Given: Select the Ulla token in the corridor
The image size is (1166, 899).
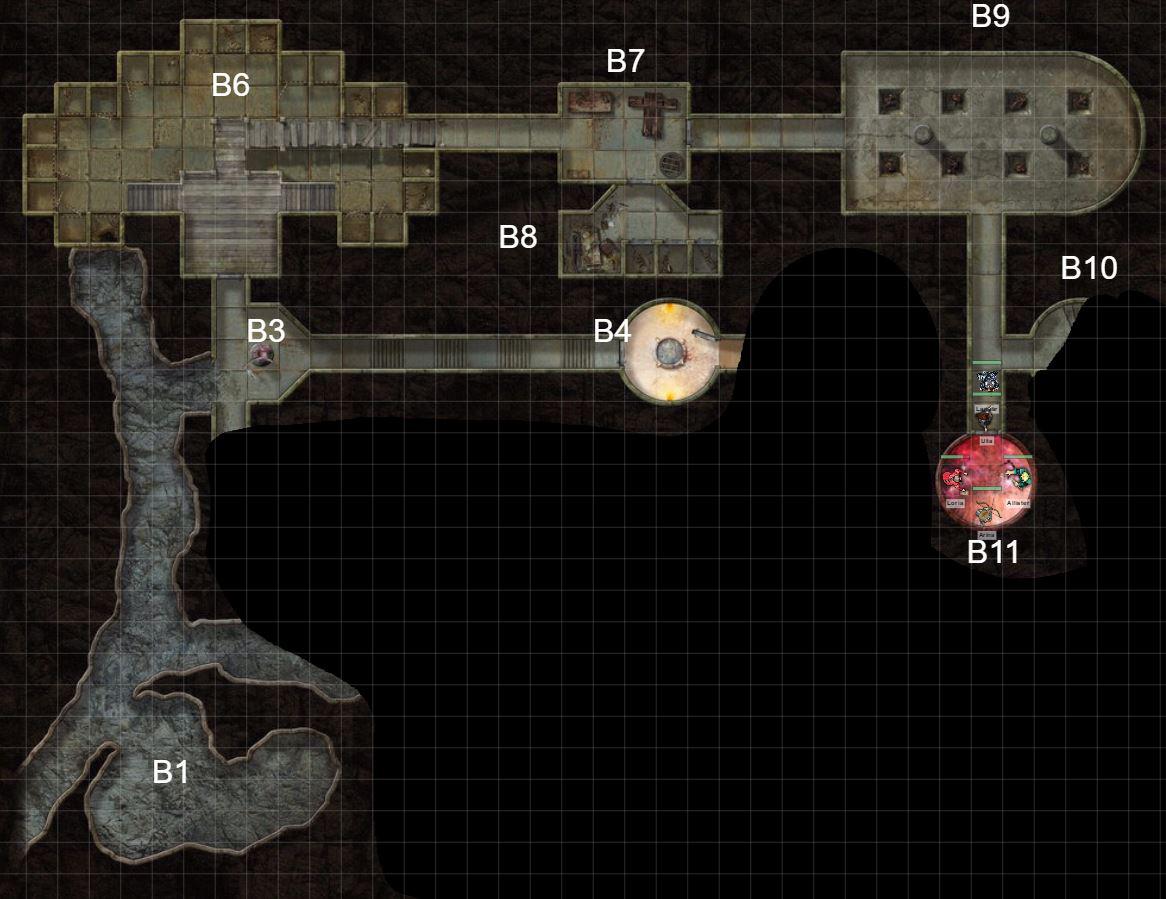Looking at the screenshot, I should point(986,421).
